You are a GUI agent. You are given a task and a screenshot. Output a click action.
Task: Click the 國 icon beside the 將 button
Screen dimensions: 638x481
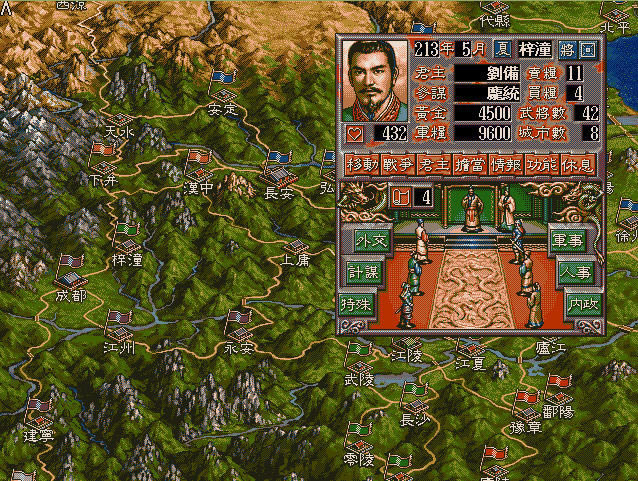(588, 49)
